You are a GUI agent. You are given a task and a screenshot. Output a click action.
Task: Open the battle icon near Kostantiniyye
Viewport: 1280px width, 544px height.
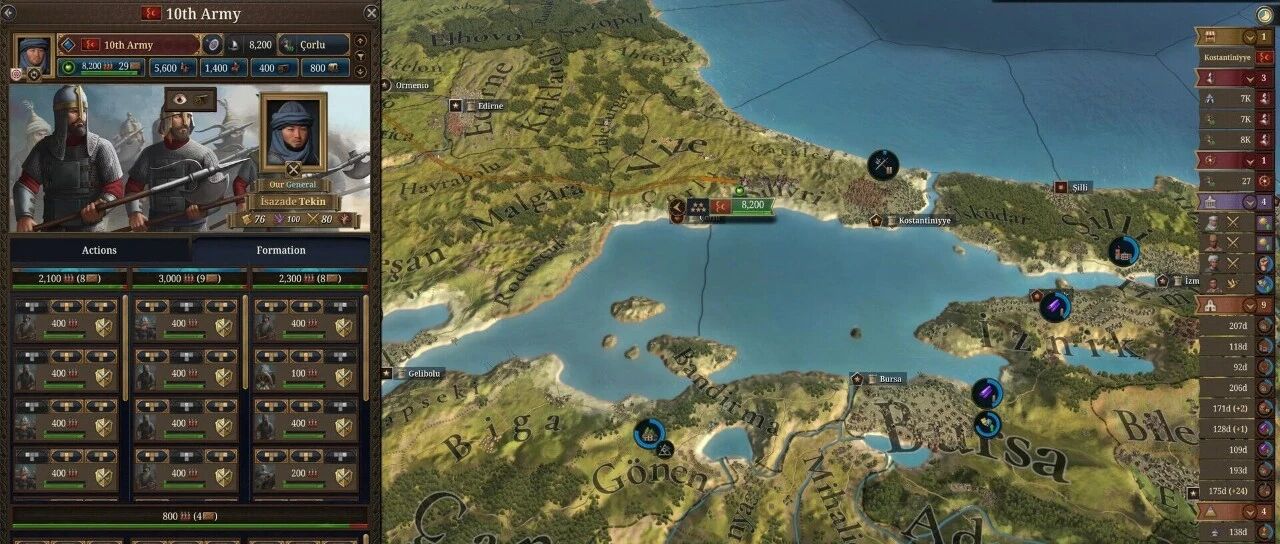883,165
